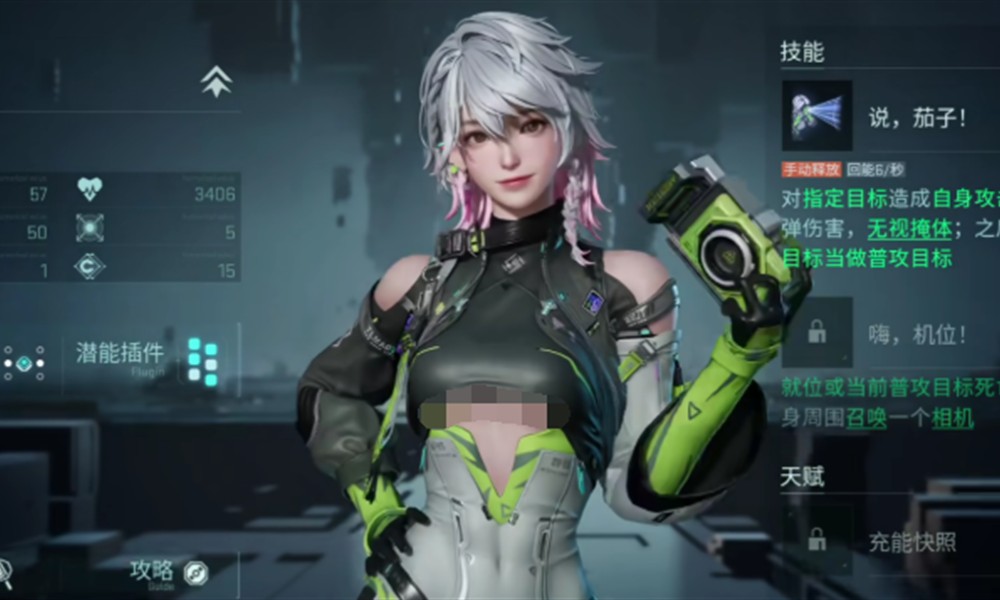This screenshot has height=600, width=1000.
Task: Click the locked 嗨，机位! skill slot
Action: pos(817,331)
